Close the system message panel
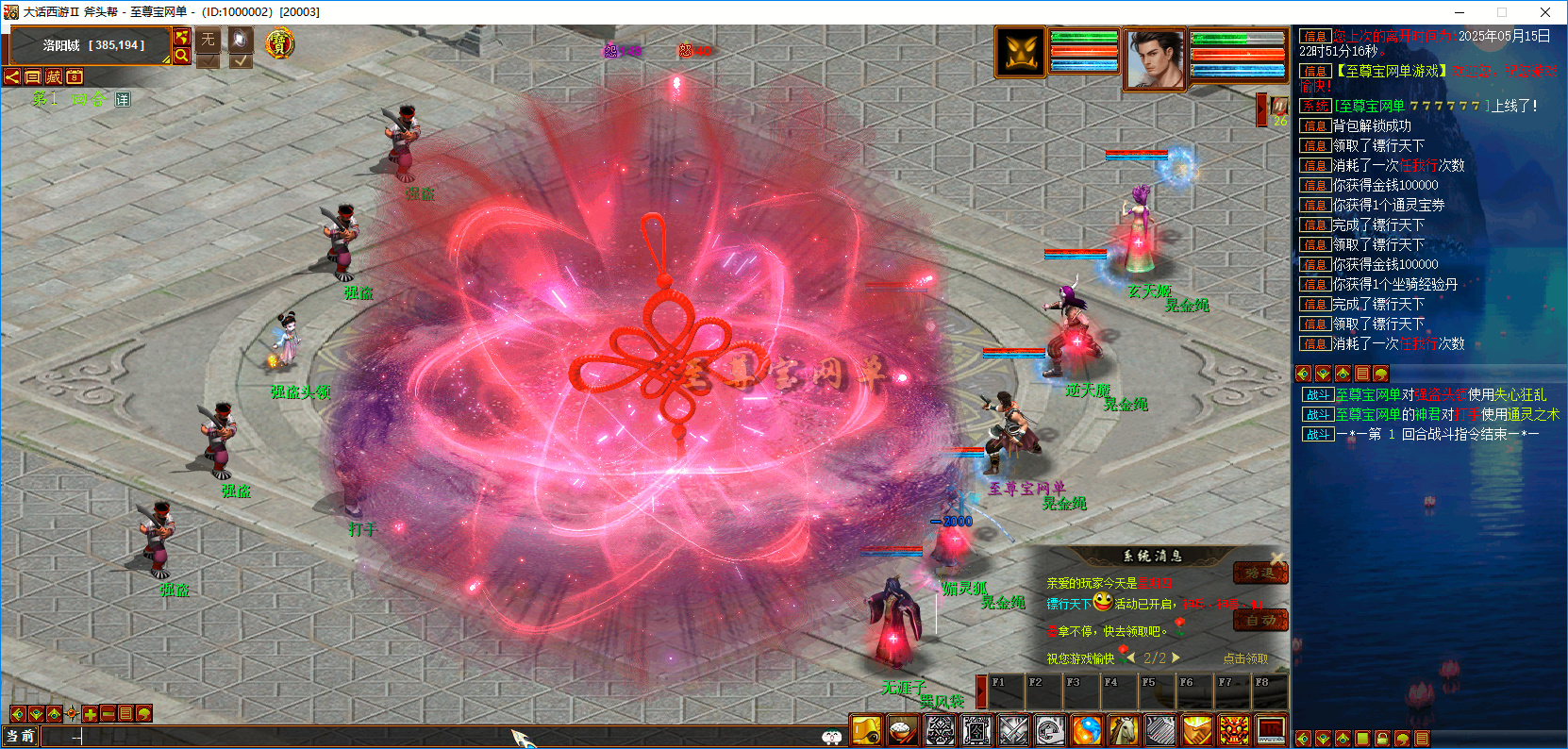Screen dimensions: 1568x749 click(x=1276, y=558)
